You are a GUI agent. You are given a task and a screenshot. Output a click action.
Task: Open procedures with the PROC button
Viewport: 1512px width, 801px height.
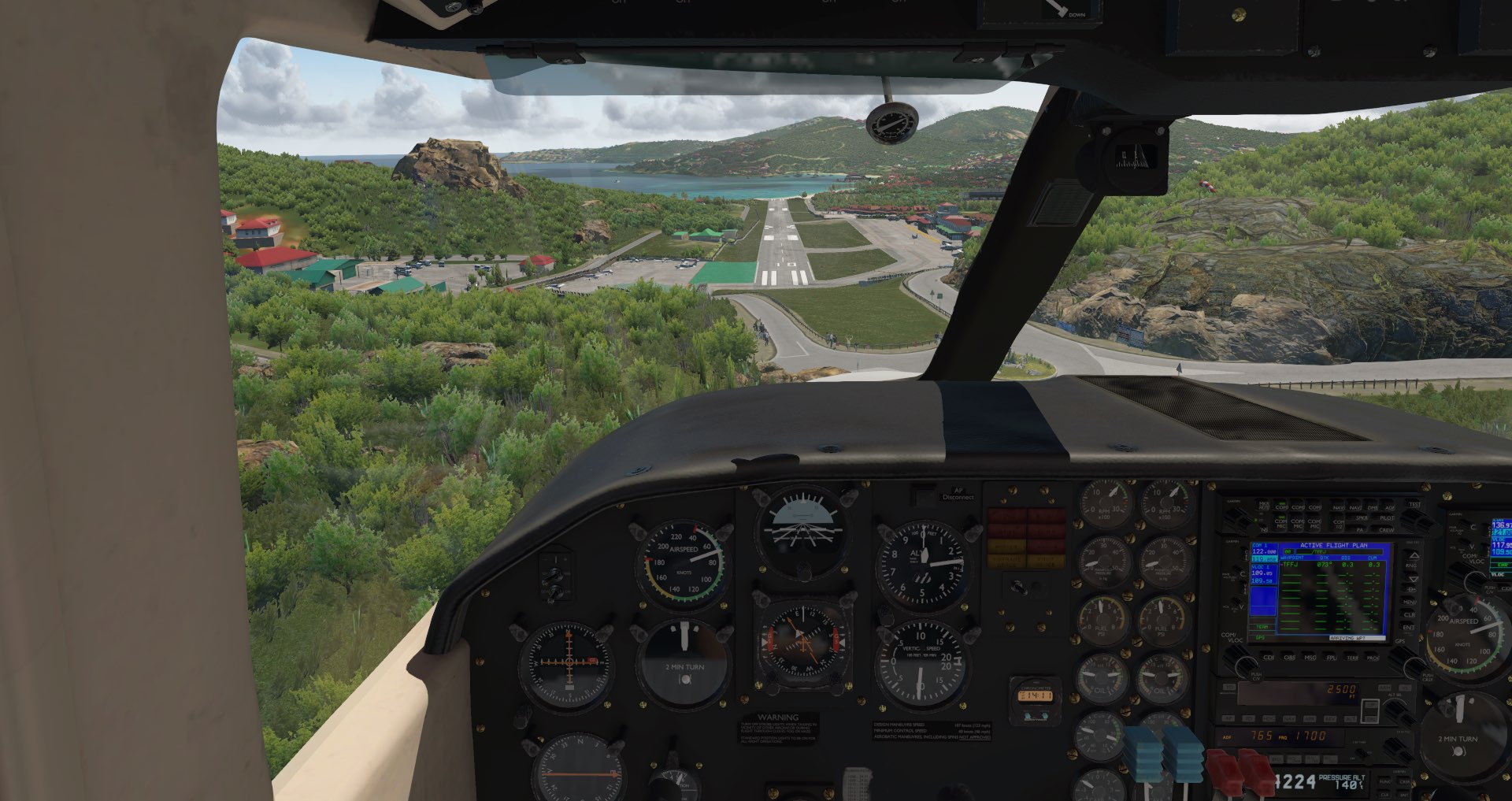point(1373,657)
